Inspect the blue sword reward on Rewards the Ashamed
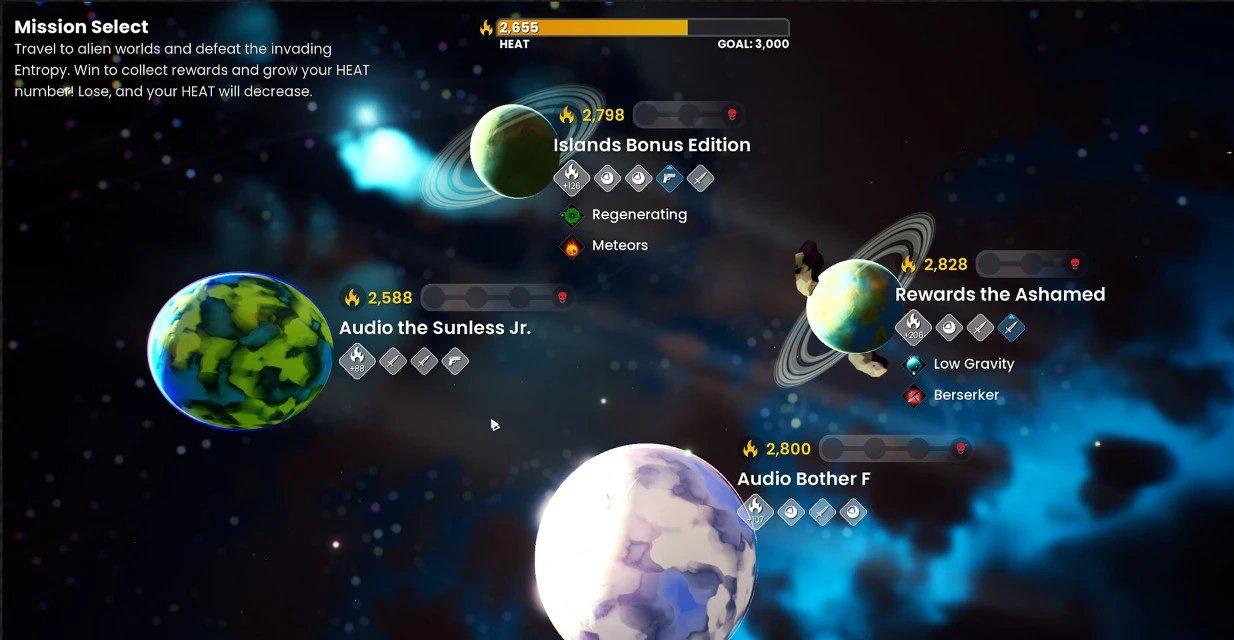The image size is (1234, 640). (x=1012, y=327)
